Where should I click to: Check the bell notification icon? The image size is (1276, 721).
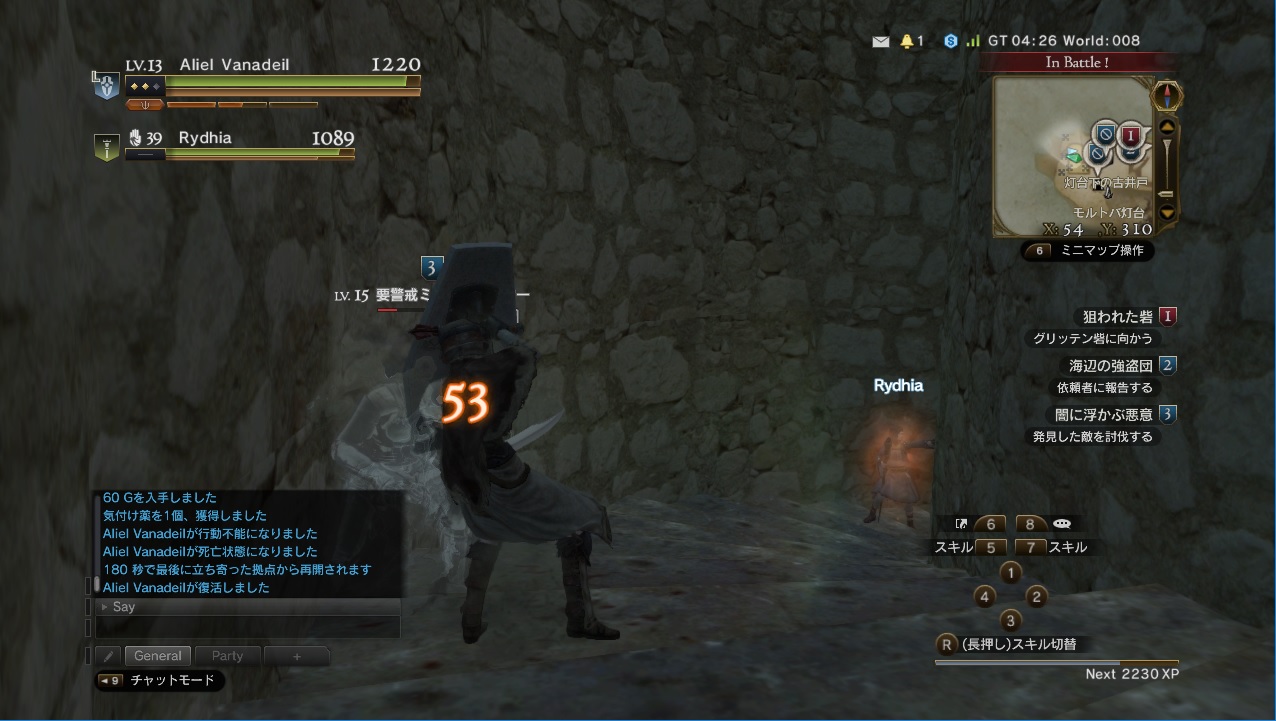tap(907, 41)
